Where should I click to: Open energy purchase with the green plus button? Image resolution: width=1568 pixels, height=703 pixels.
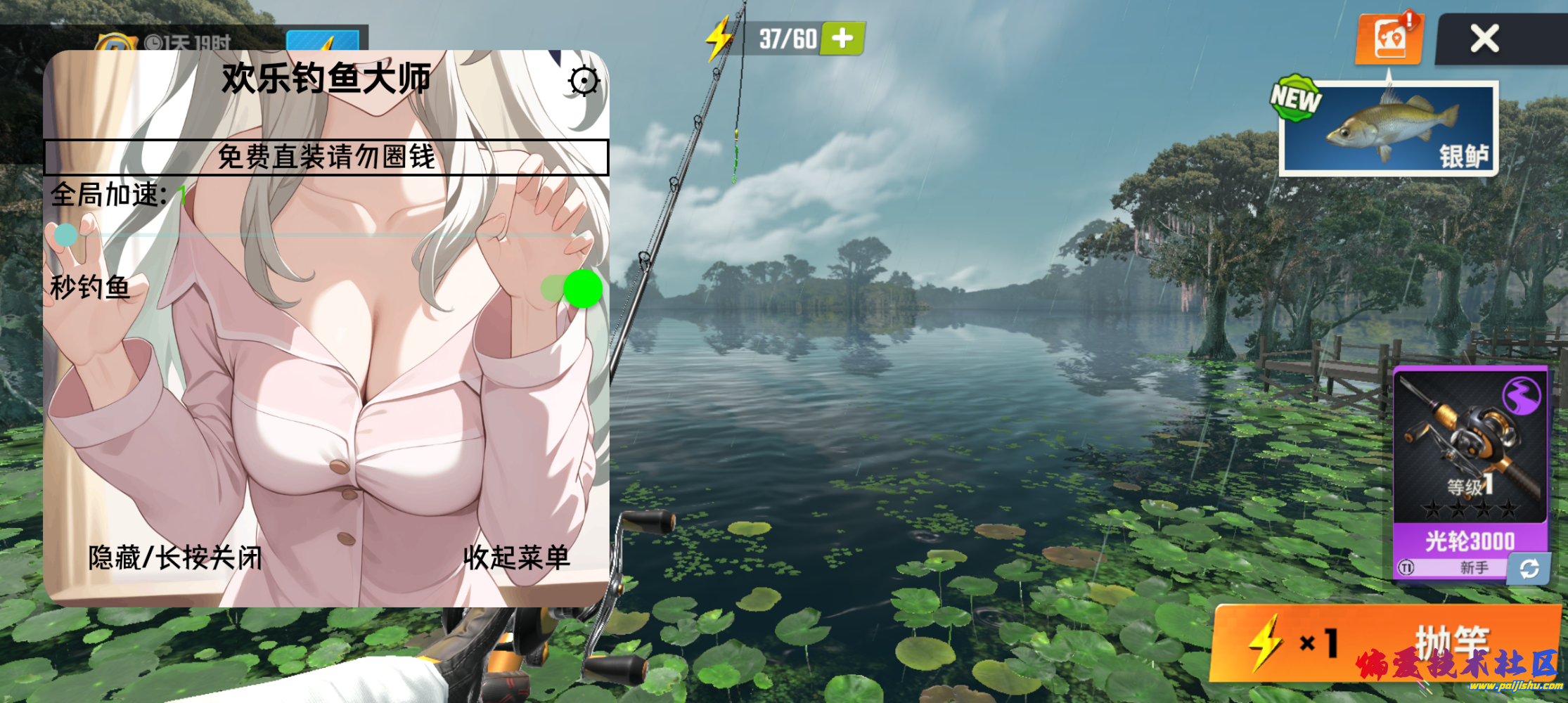pyautogui.click(x=841, y=39)
